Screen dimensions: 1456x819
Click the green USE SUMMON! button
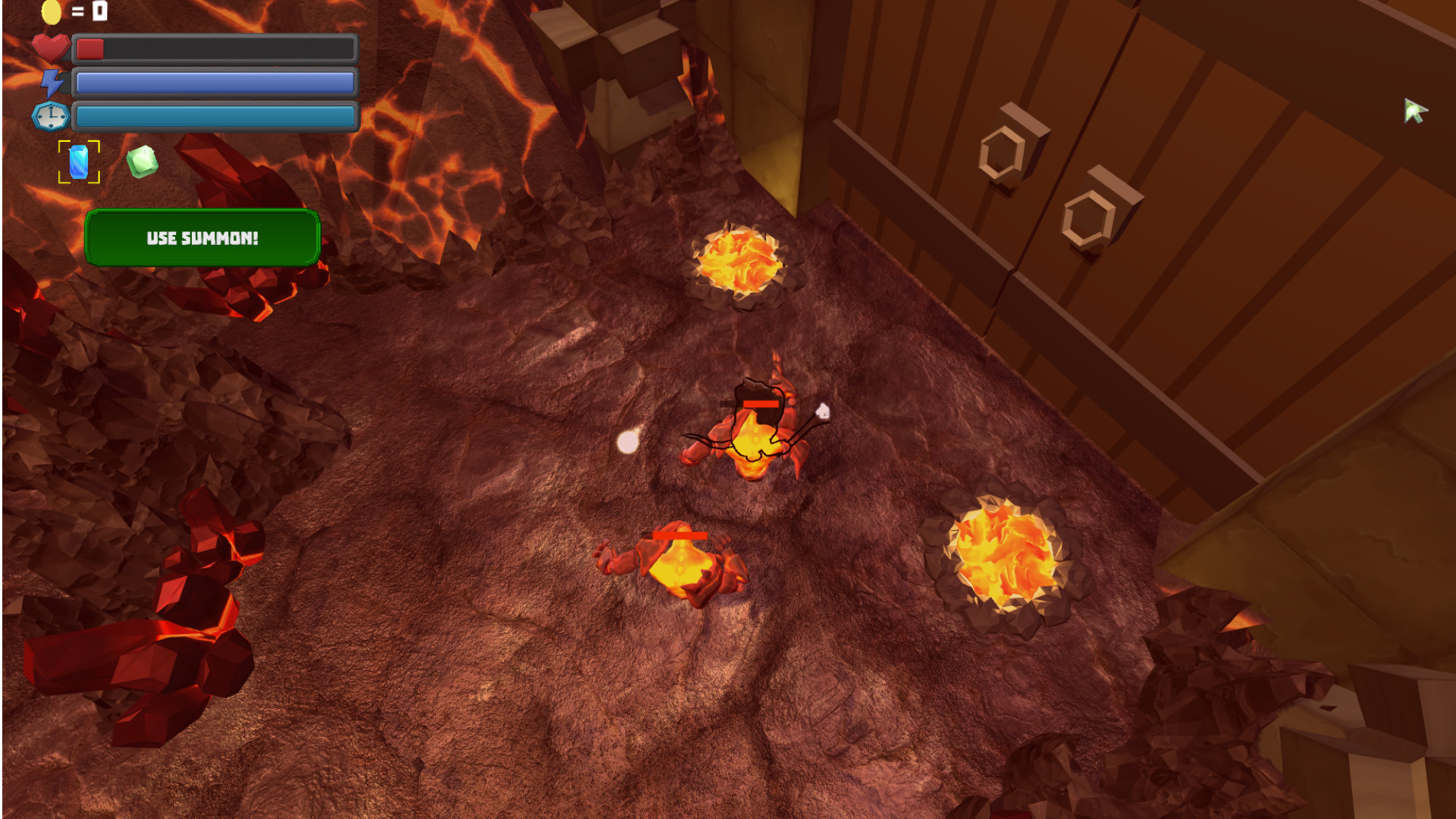(x=202, y=238)
